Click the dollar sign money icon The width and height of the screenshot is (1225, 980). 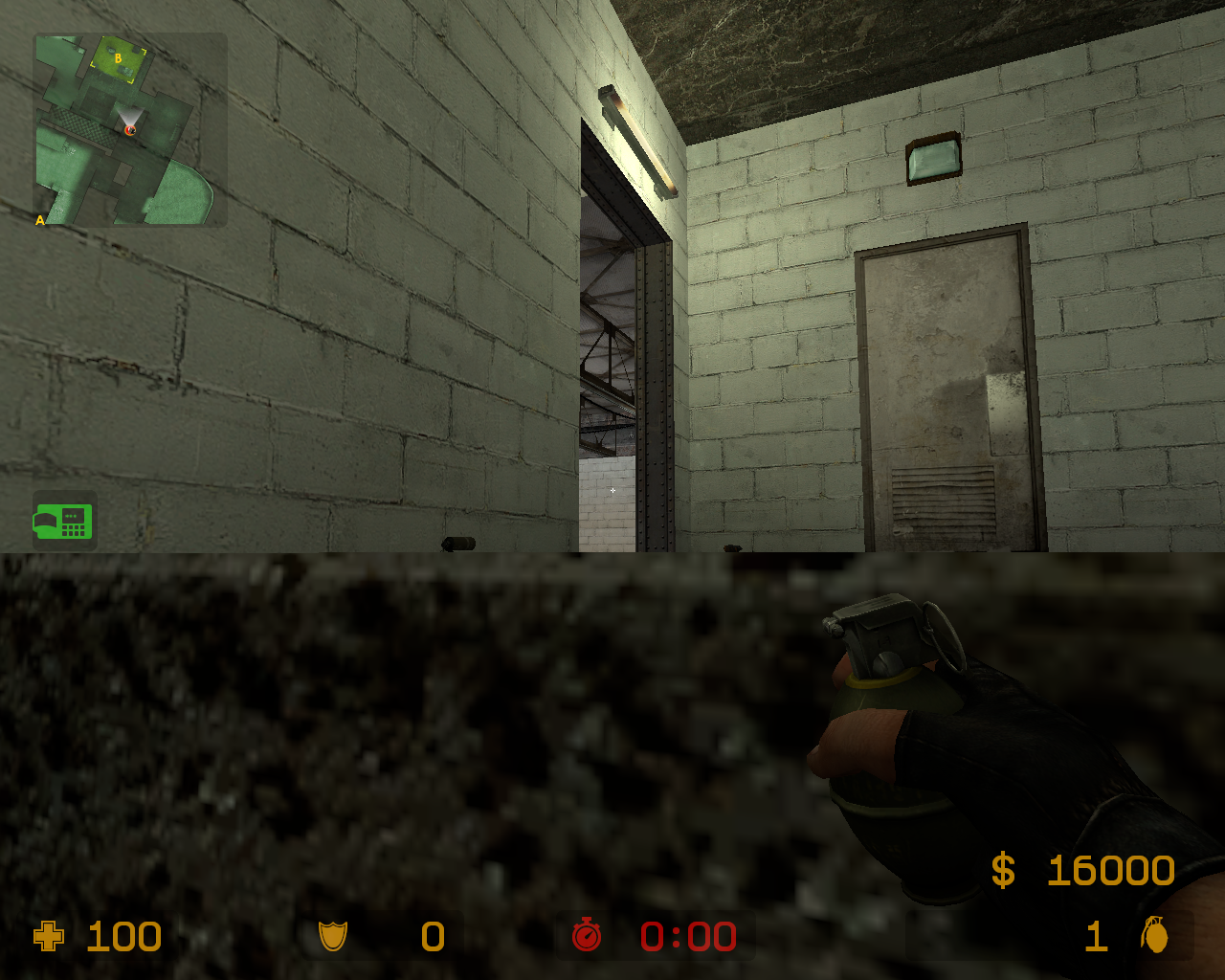[x=1003, y=871]
